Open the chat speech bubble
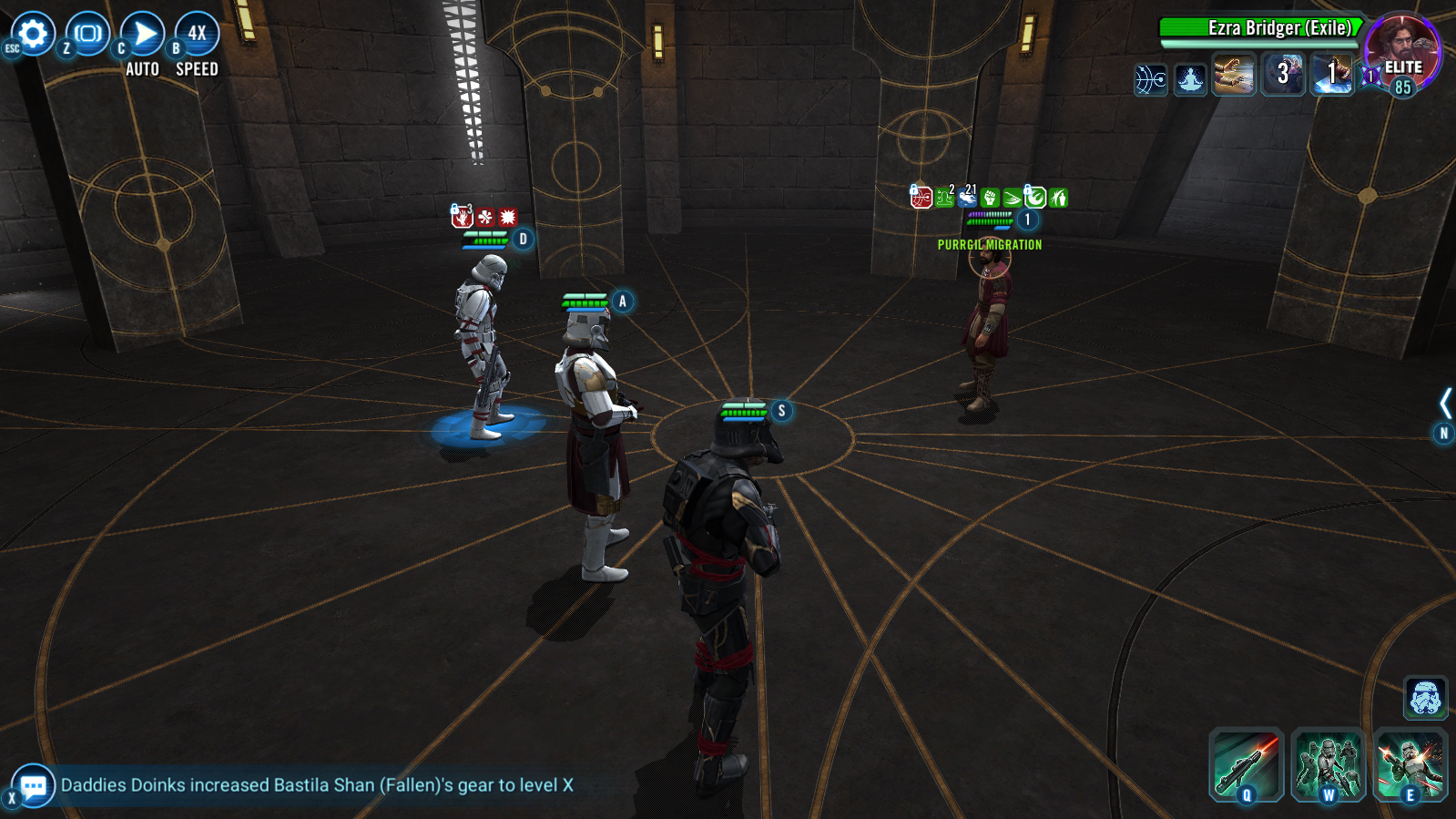The width and height of the screenshot is (1456, 819). point(34,785)
